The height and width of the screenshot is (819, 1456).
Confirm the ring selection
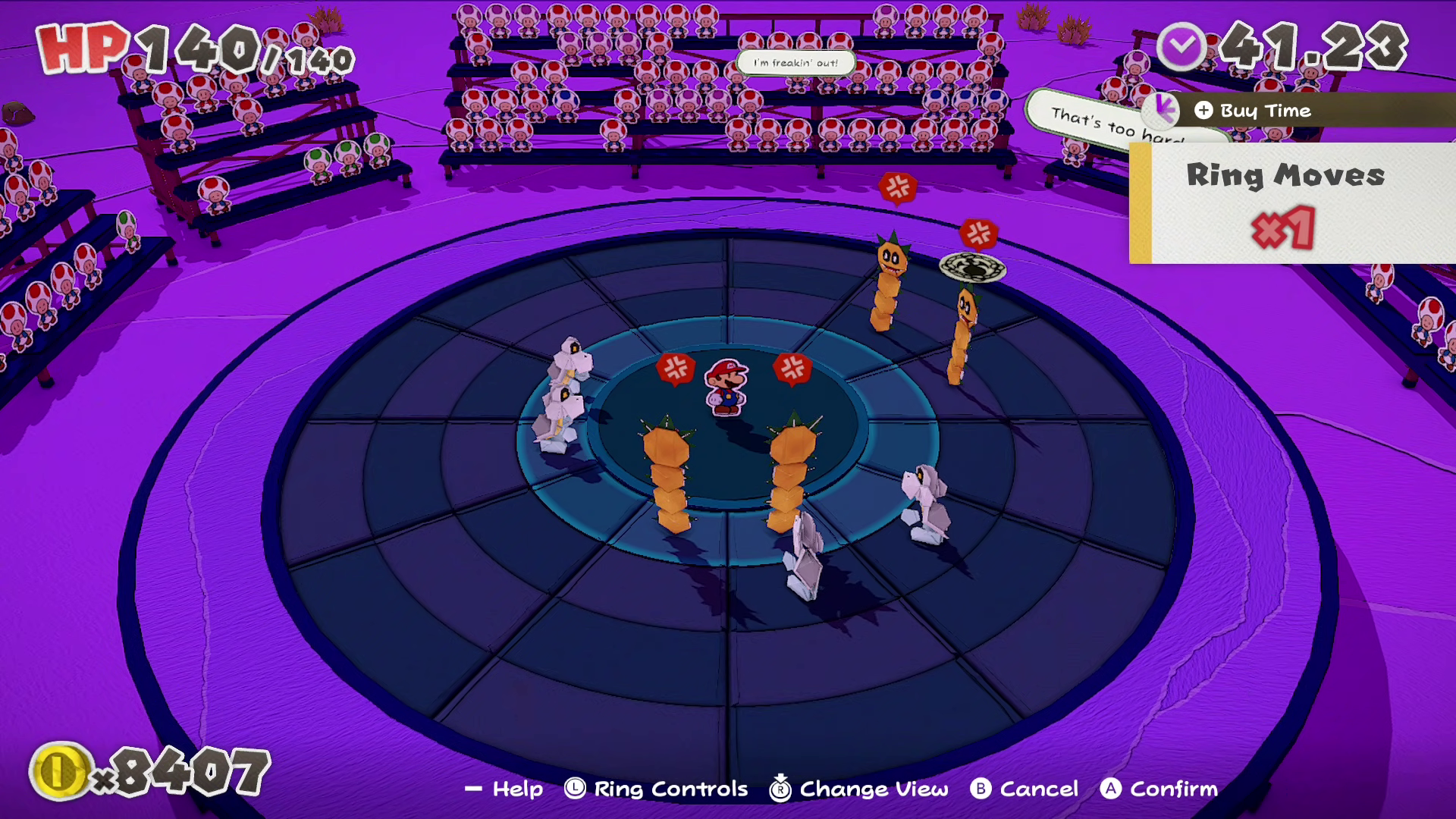pos(1159,789)
